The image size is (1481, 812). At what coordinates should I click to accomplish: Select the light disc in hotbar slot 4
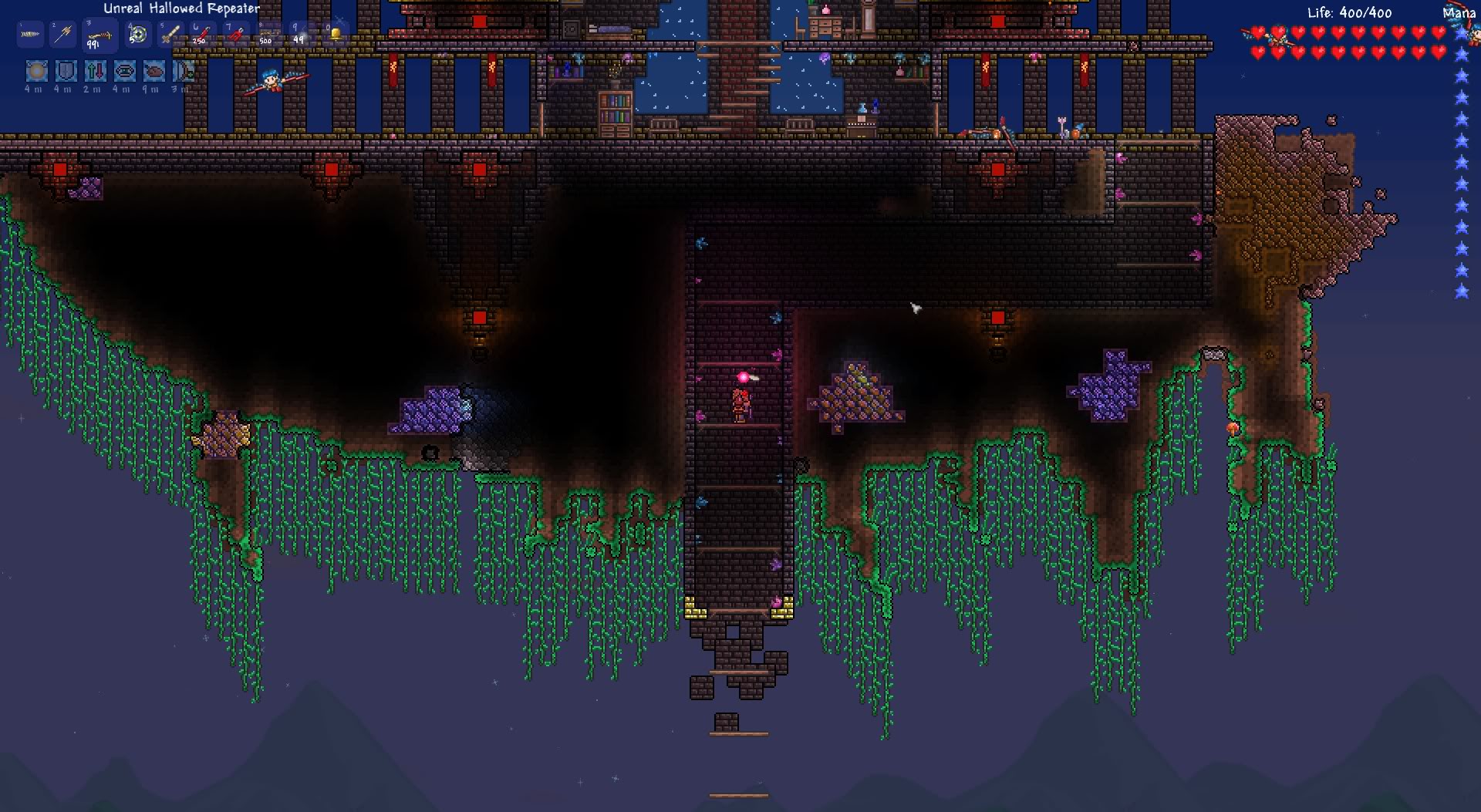click(137, 35)
